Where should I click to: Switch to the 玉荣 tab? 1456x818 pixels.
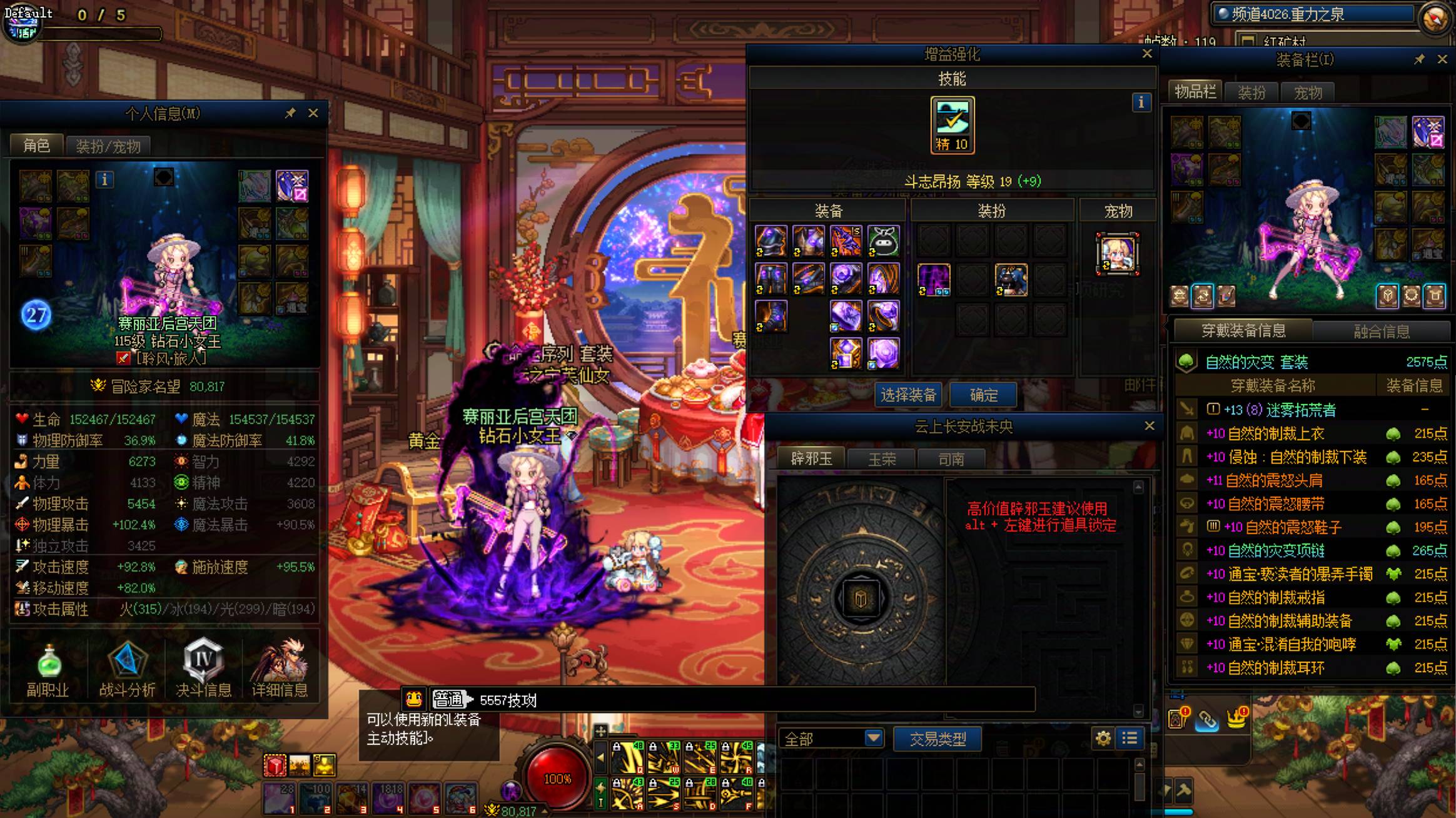882,460
